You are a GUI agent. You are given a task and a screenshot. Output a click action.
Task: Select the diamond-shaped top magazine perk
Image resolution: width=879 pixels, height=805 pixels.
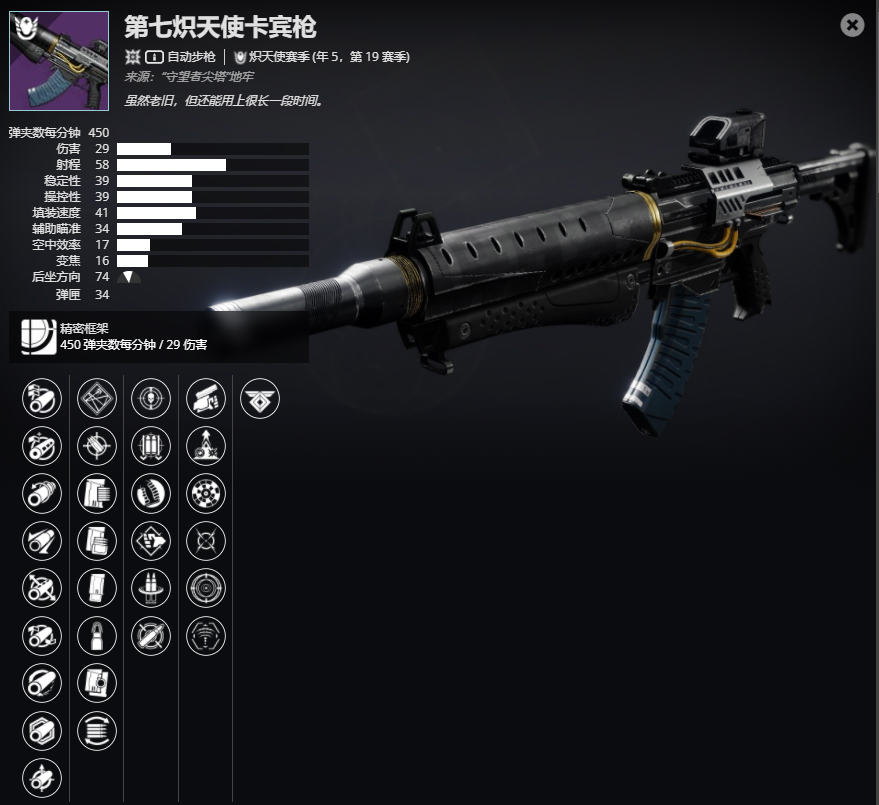pyautogui.click(x=97, y=399)
